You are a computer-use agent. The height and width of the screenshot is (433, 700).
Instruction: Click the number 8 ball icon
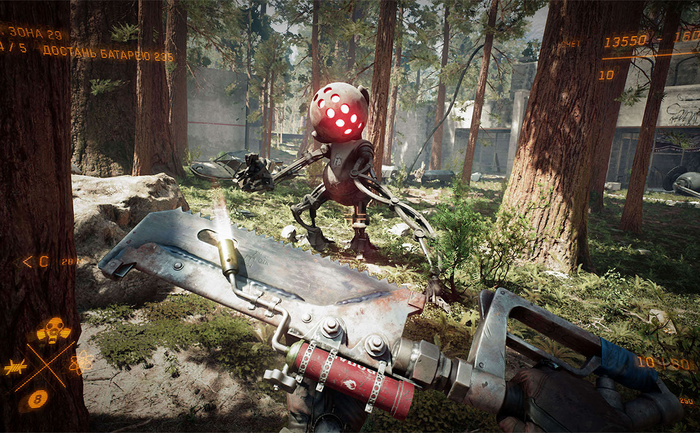pos(38,399)
